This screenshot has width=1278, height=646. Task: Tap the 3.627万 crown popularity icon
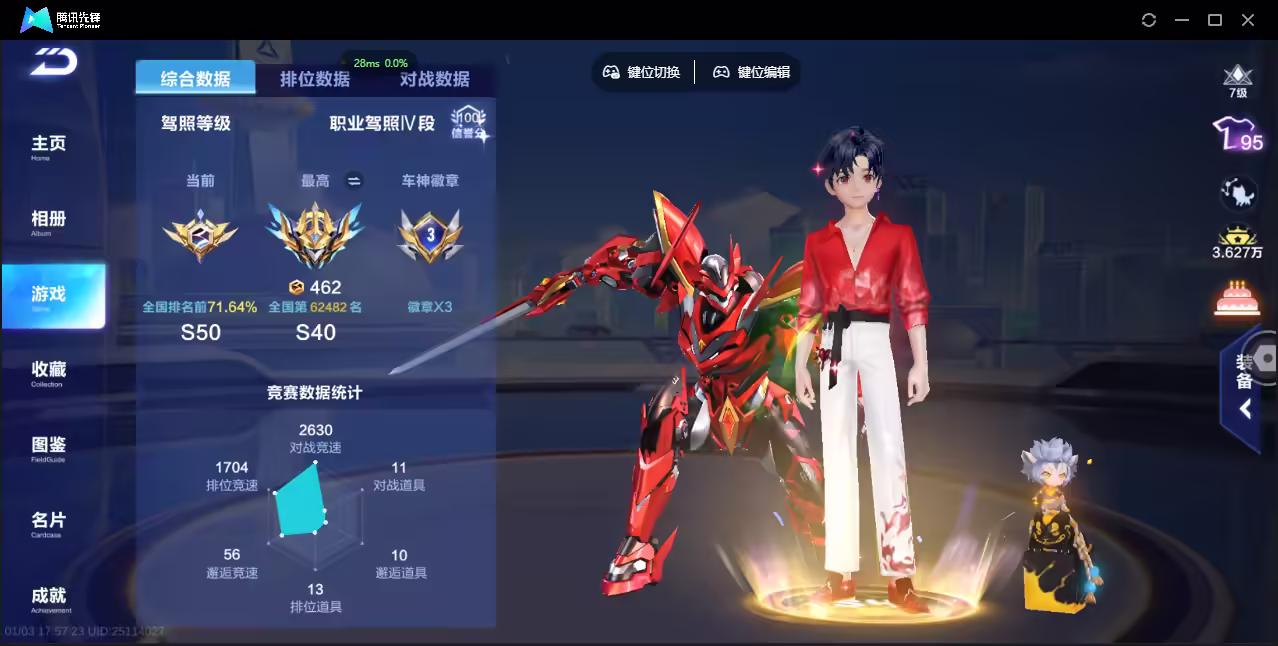tap(1237, 242)
